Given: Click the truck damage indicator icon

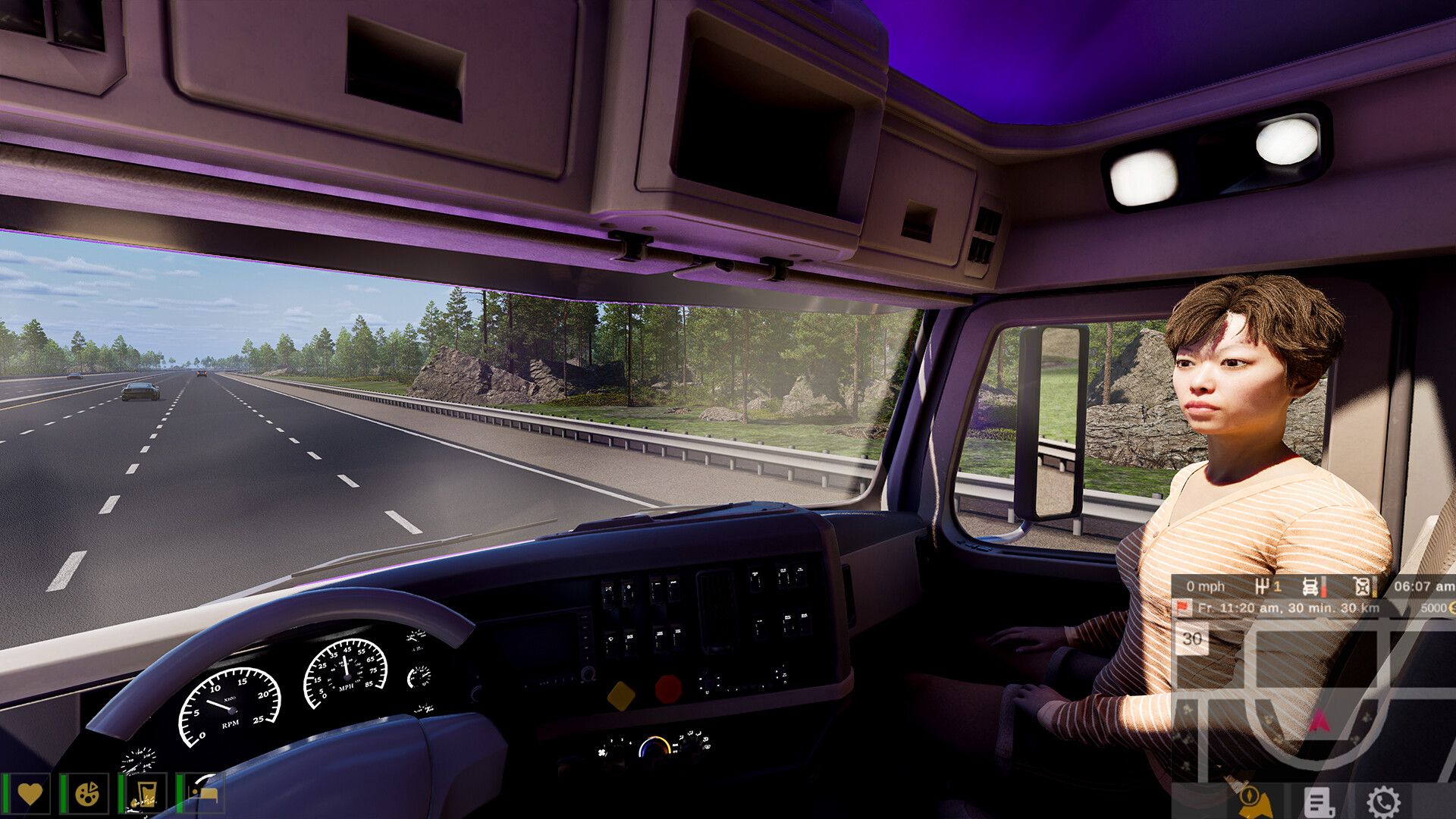Looking at the screenshot, I should pos(1310,586).
